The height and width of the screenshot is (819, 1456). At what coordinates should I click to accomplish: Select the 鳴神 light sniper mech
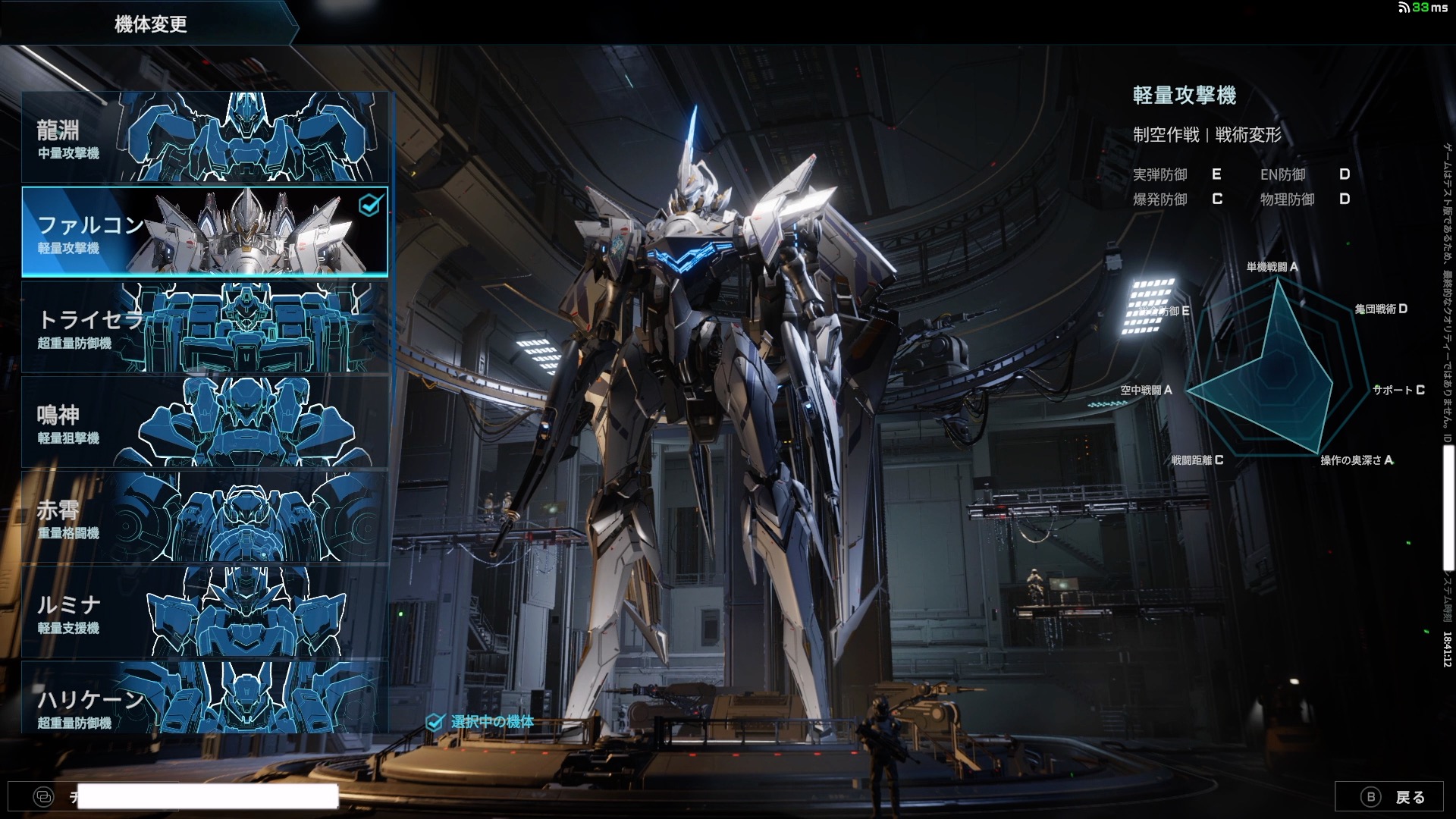tap(205, 422)
